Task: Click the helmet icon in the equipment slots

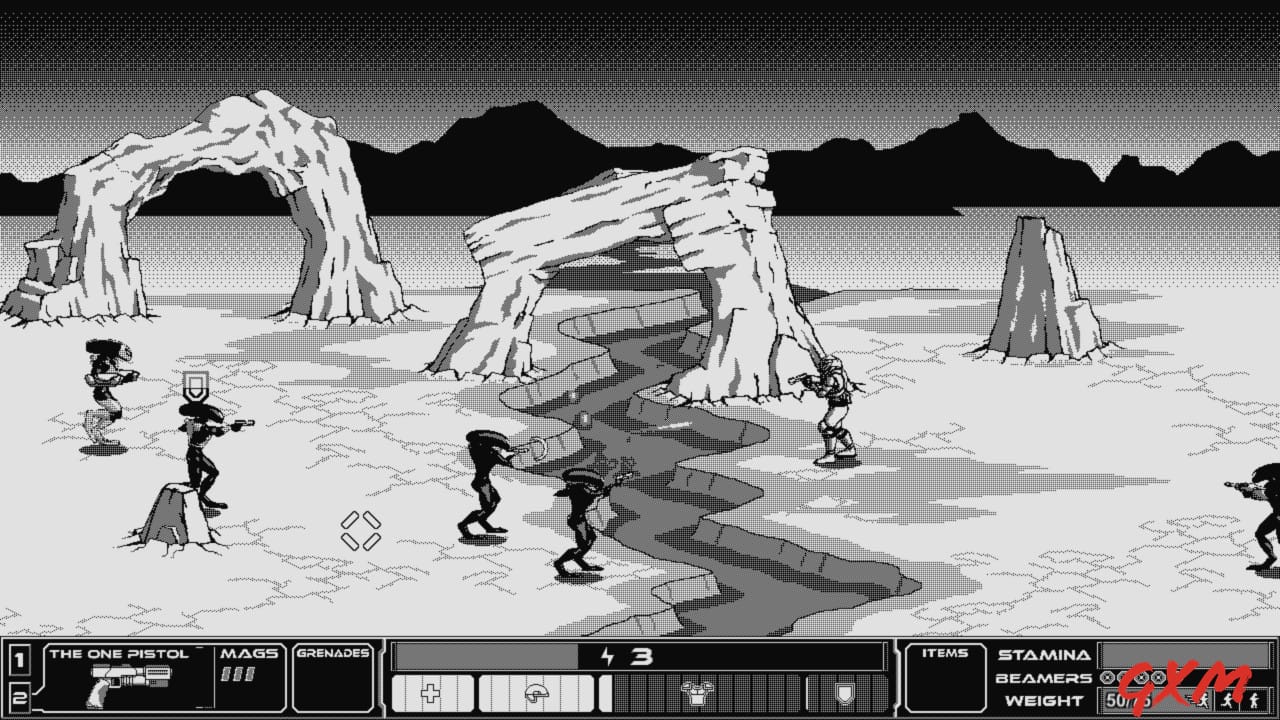Action: click(x=536, y=692)
